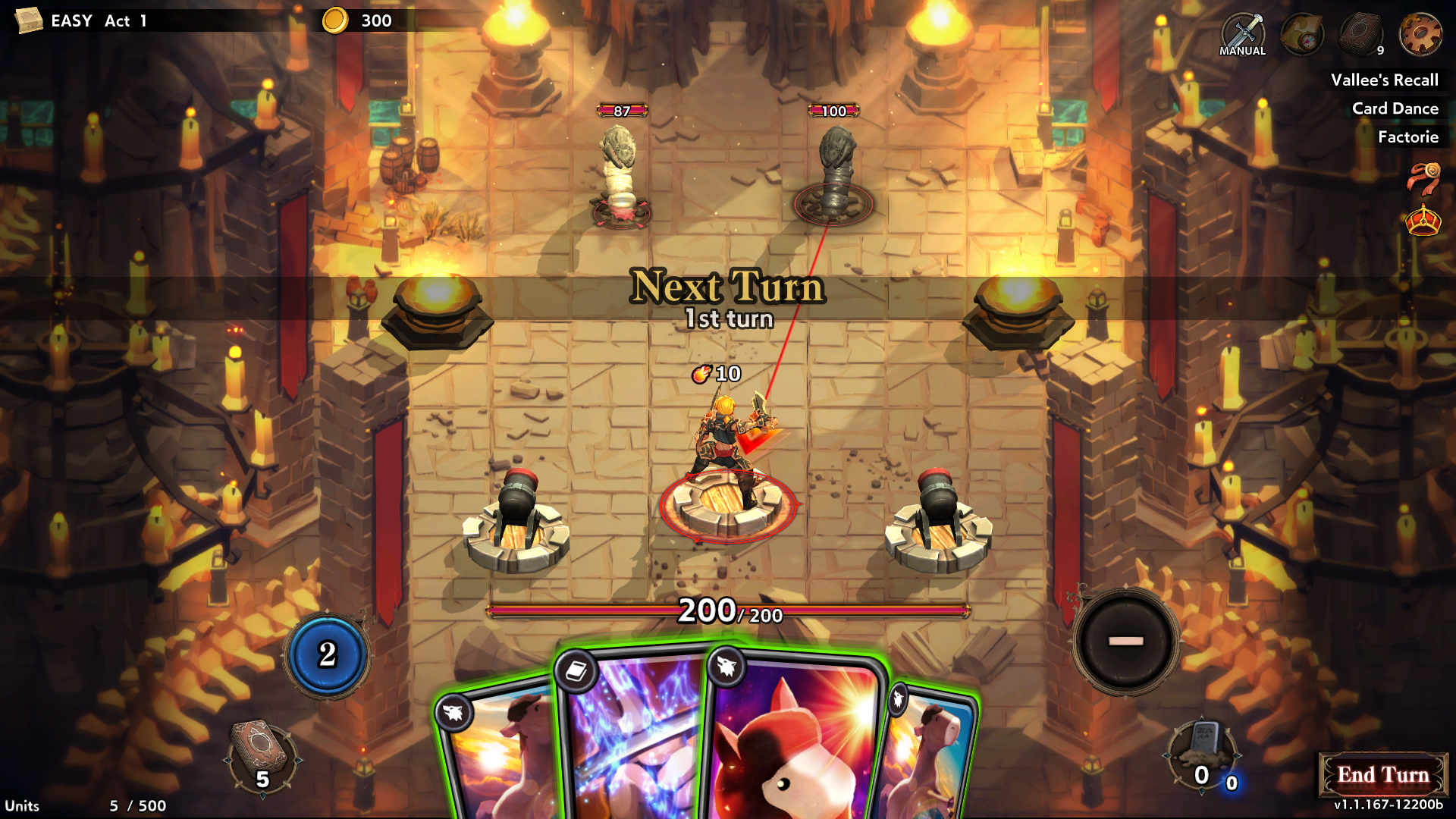The height and width of the screenshot is (819, 1456).
Task: End the current turn
Action: (x=1382, y=775)
